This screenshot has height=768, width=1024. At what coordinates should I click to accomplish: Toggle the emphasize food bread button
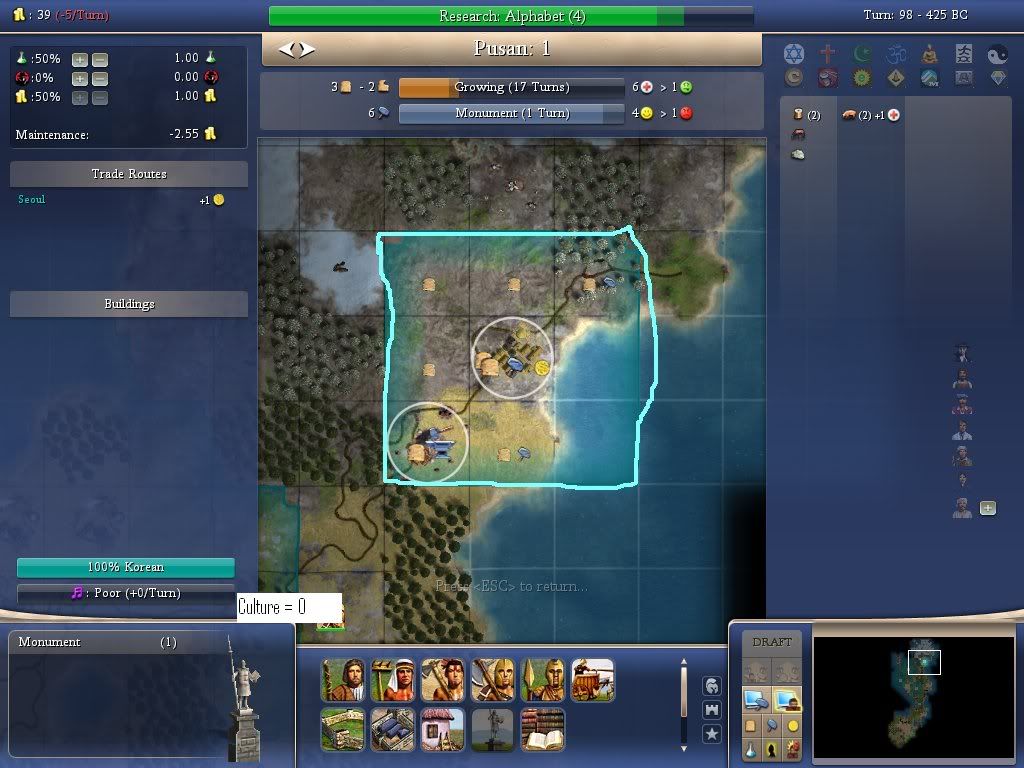(751, 726)
